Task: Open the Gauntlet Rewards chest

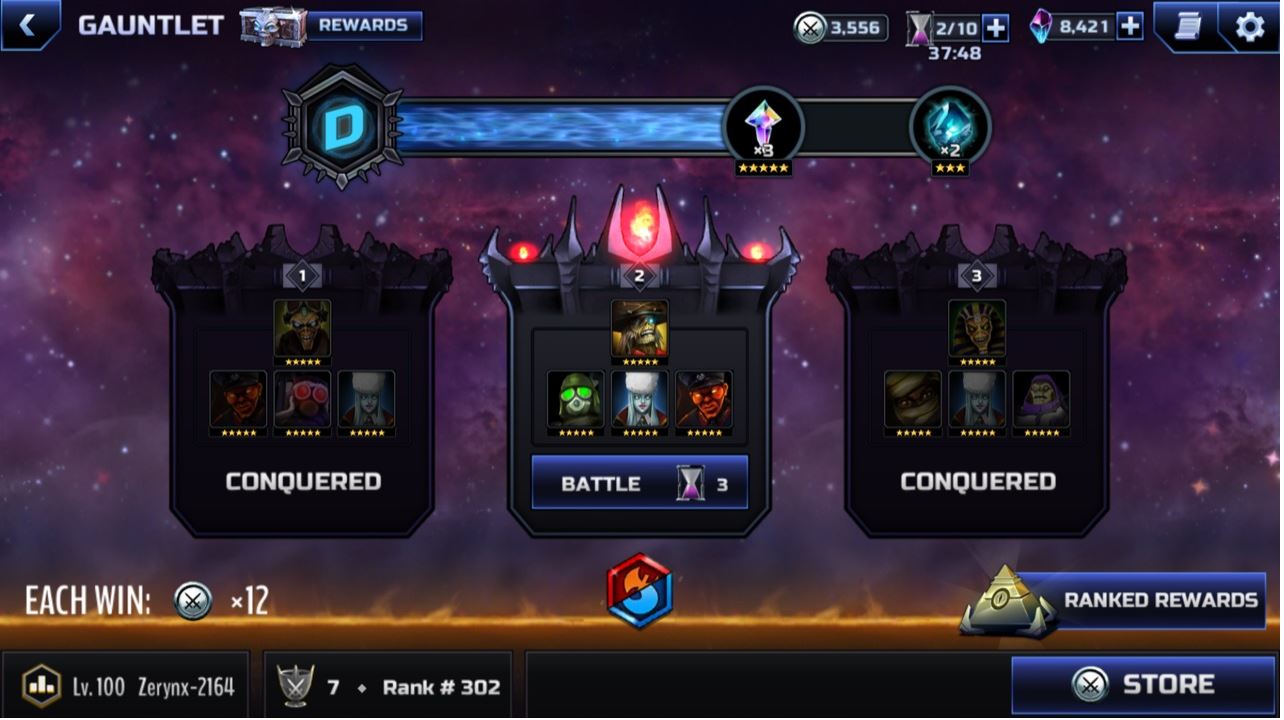Action: [x=333, y=26]
